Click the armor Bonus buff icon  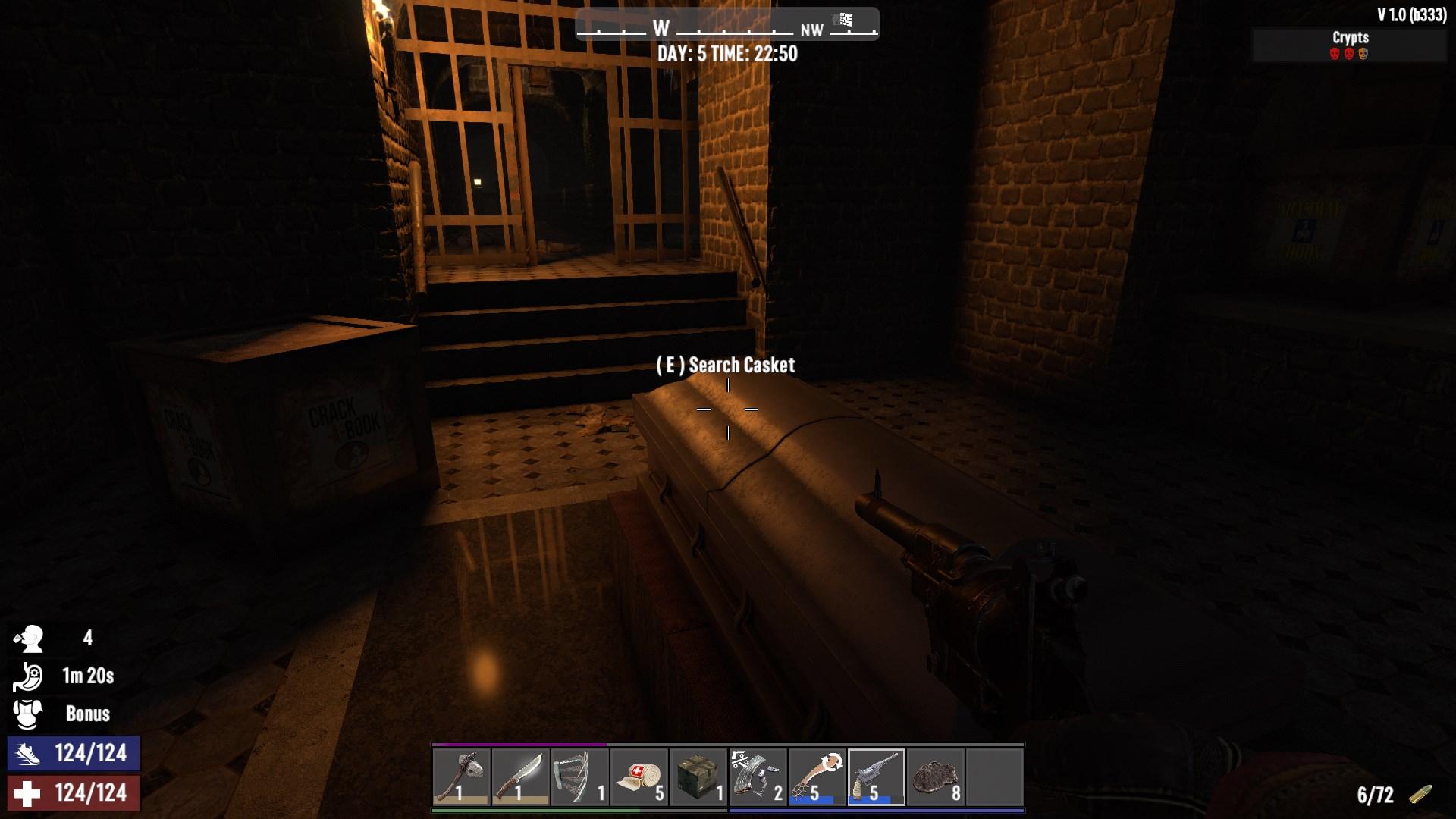(x=29, y=714)
